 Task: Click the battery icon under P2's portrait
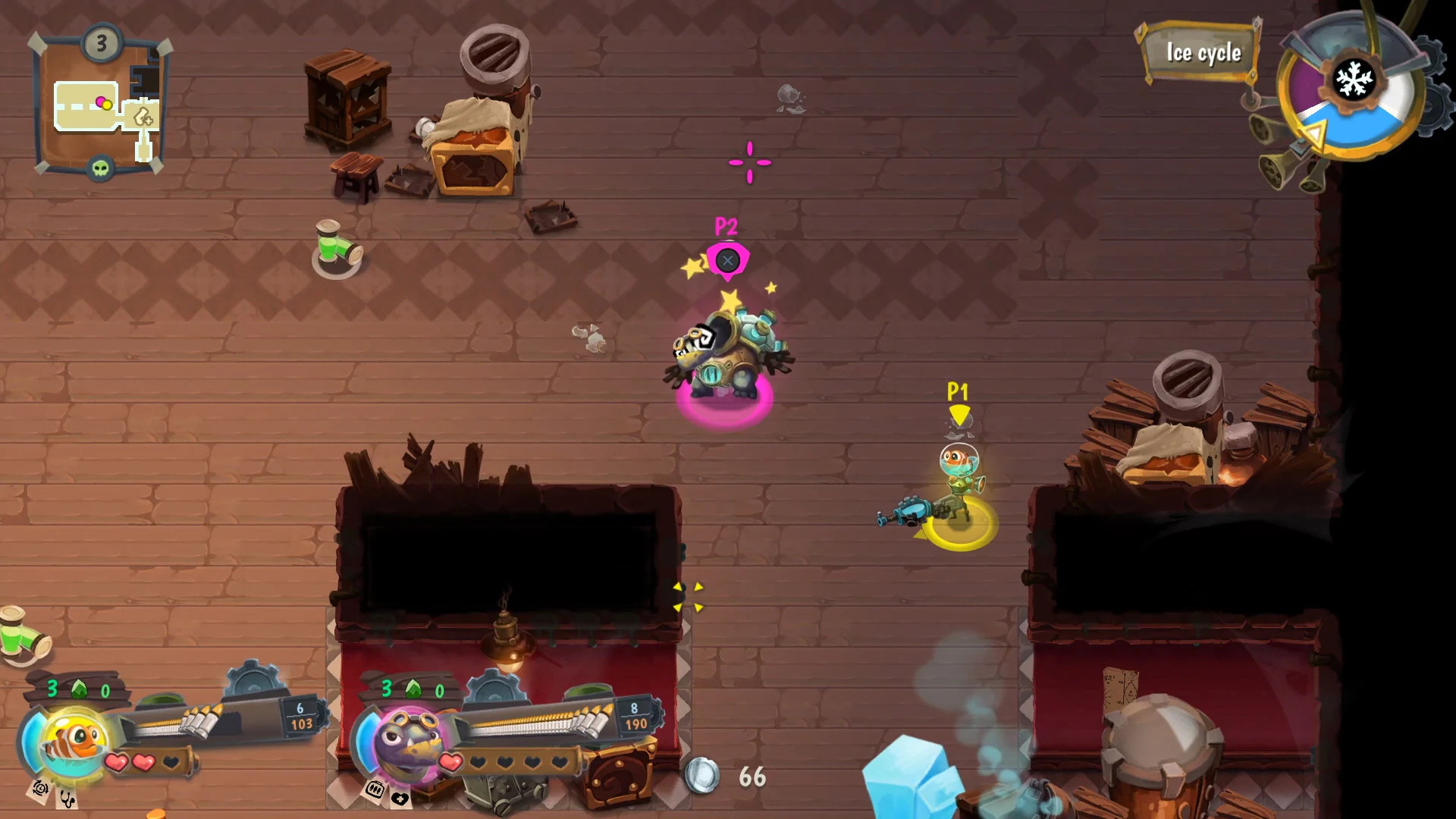coord(374,789)
